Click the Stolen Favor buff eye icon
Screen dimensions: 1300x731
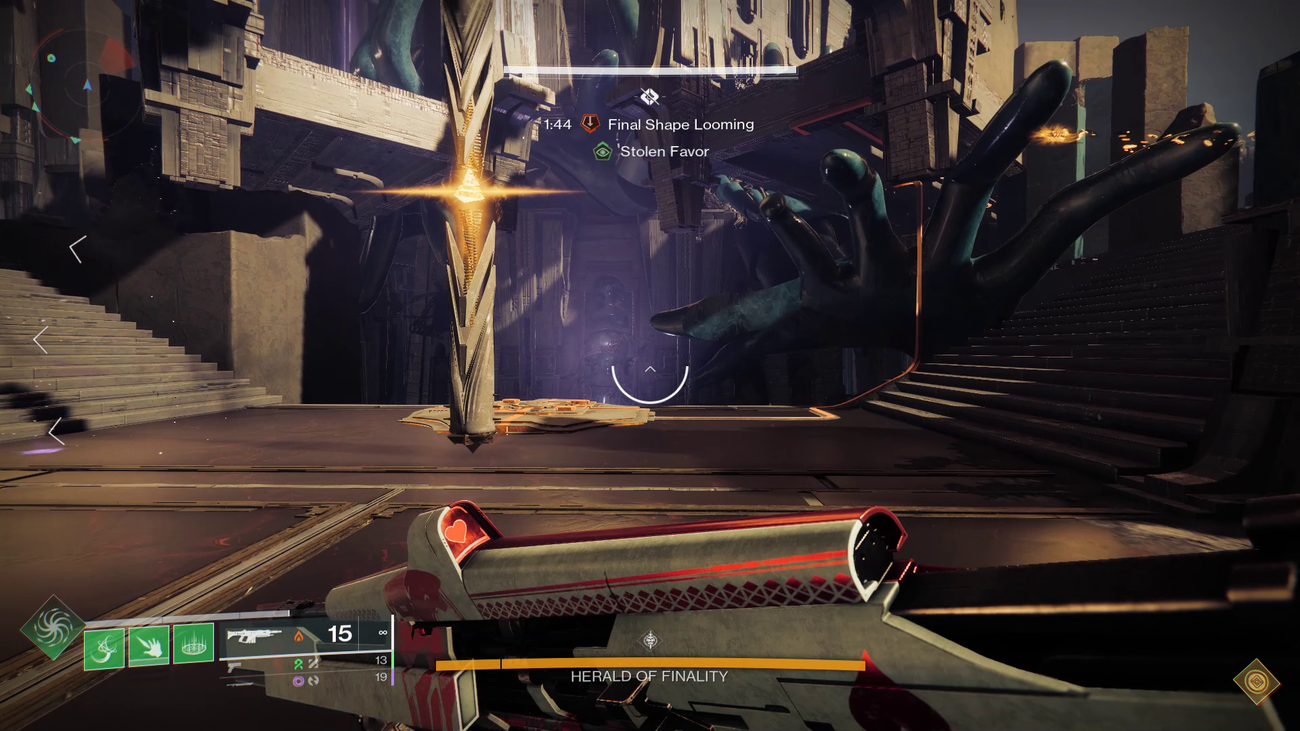tap(601, 151)
